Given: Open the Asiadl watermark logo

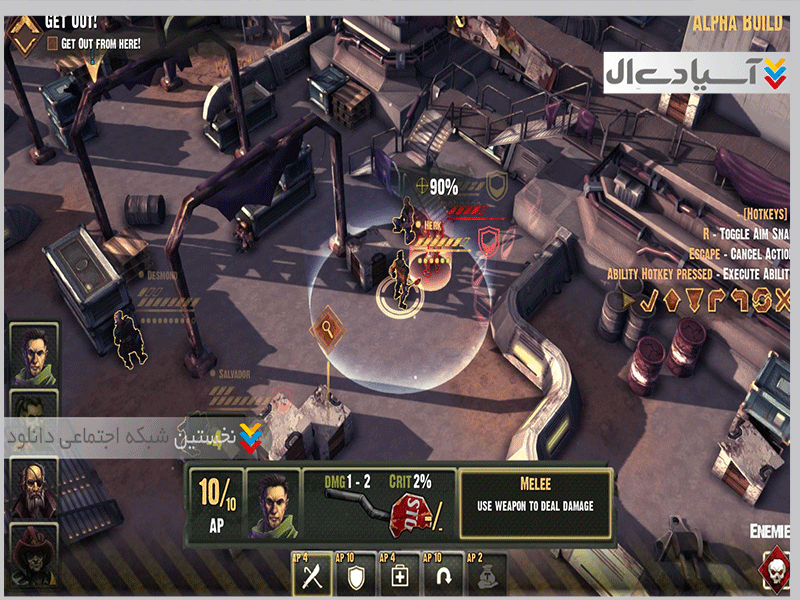Looking at the screenshot, I should tap(695, 73).
